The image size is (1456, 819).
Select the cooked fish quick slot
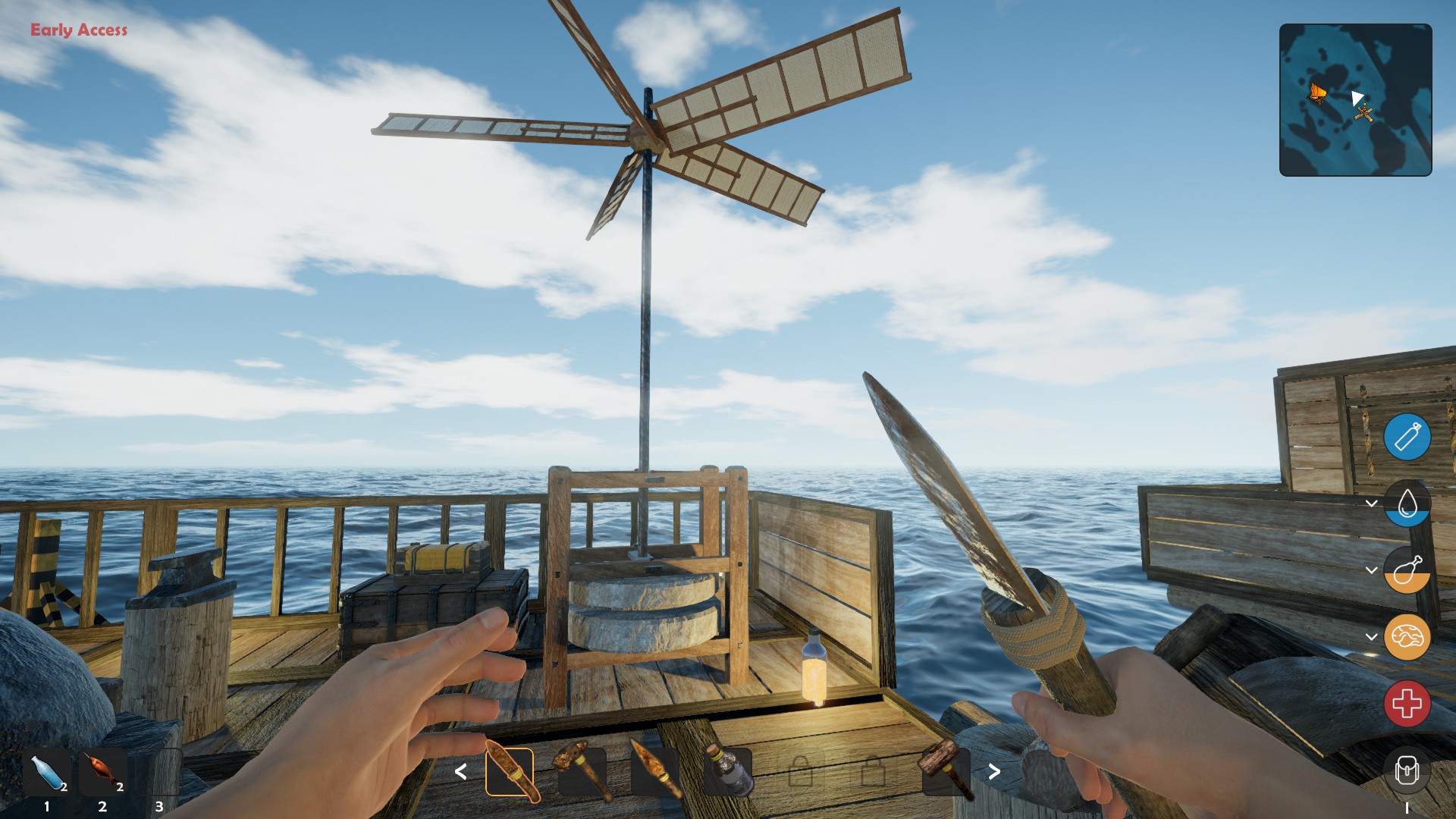pos(103,772)
